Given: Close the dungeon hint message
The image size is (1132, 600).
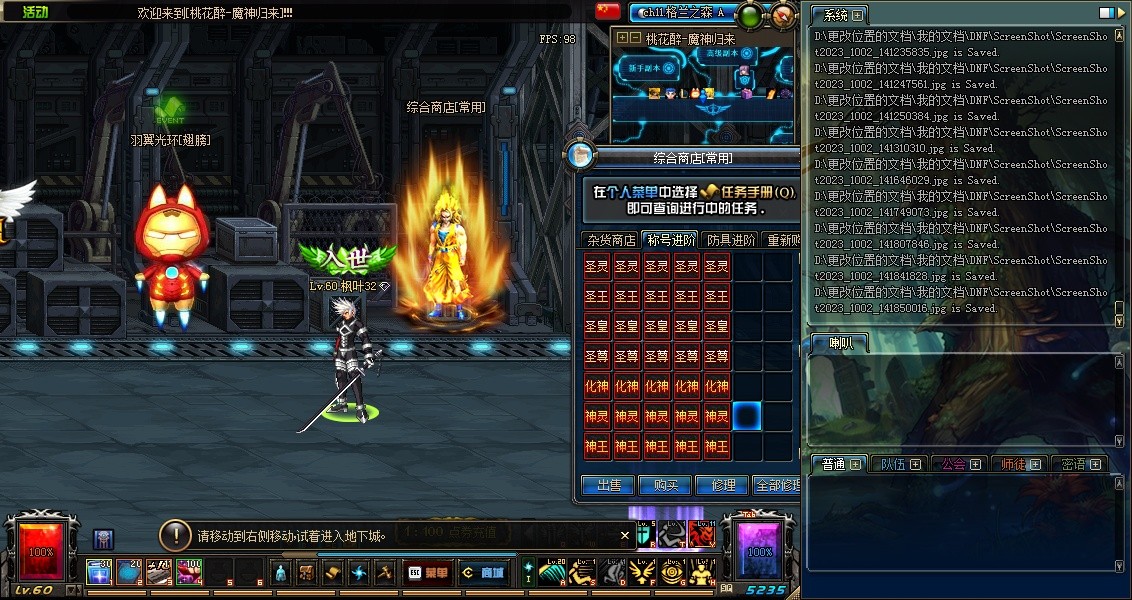Looking at the screenshot, I should click(x=625, y=536).
